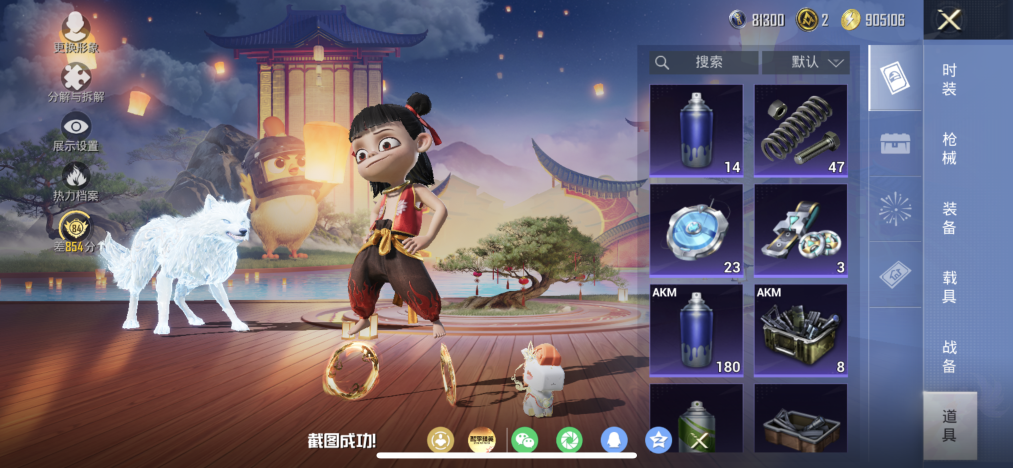Open 分解与拆解 disassemble menu

coord(76,82)
